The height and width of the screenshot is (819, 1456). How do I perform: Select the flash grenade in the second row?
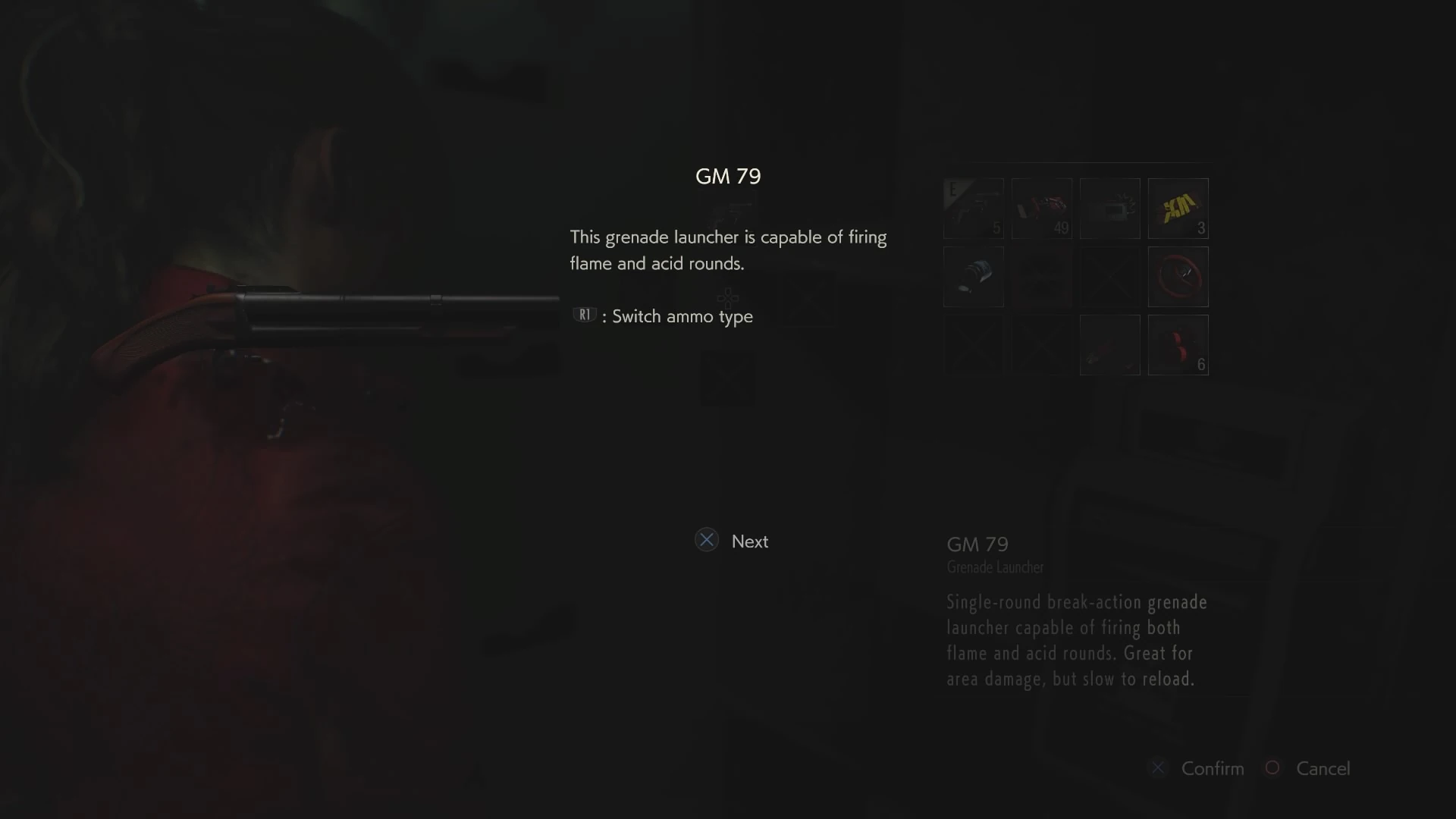[x=974, y=277]
